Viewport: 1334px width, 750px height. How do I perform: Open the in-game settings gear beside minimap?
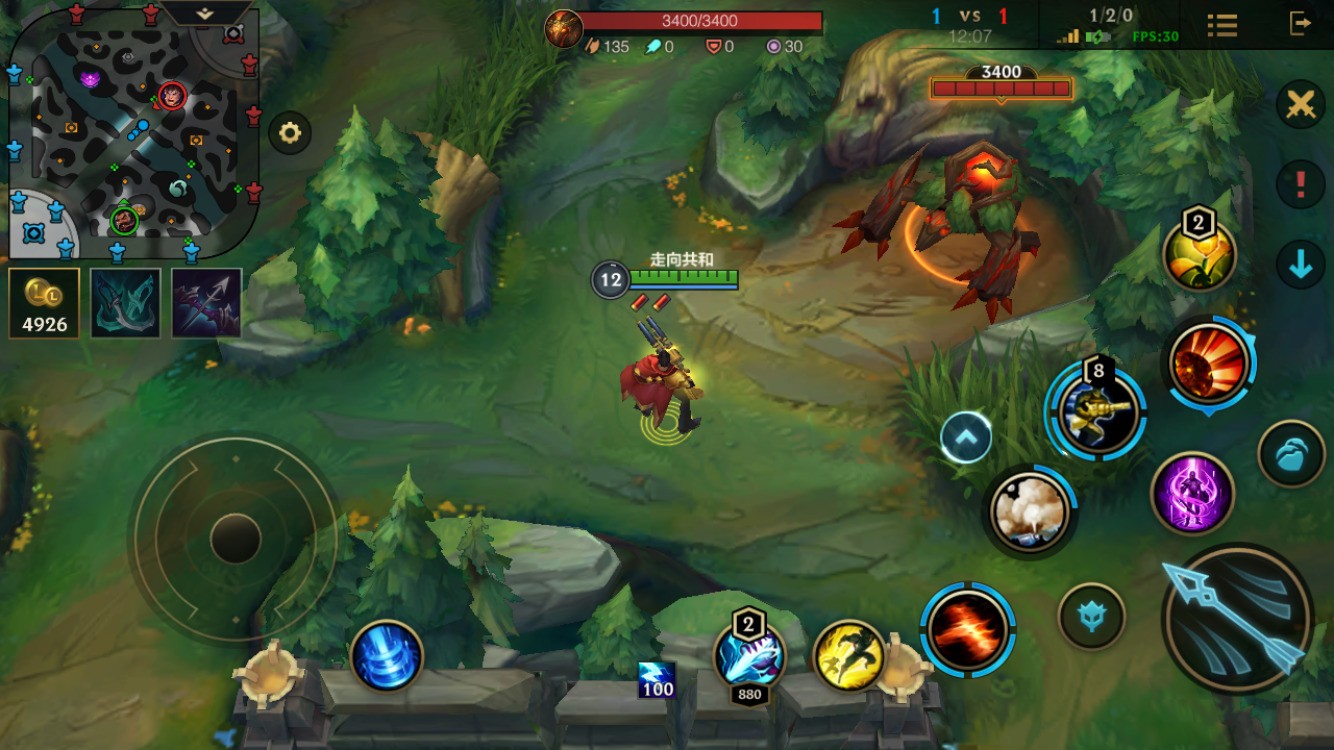click(288, 132)
